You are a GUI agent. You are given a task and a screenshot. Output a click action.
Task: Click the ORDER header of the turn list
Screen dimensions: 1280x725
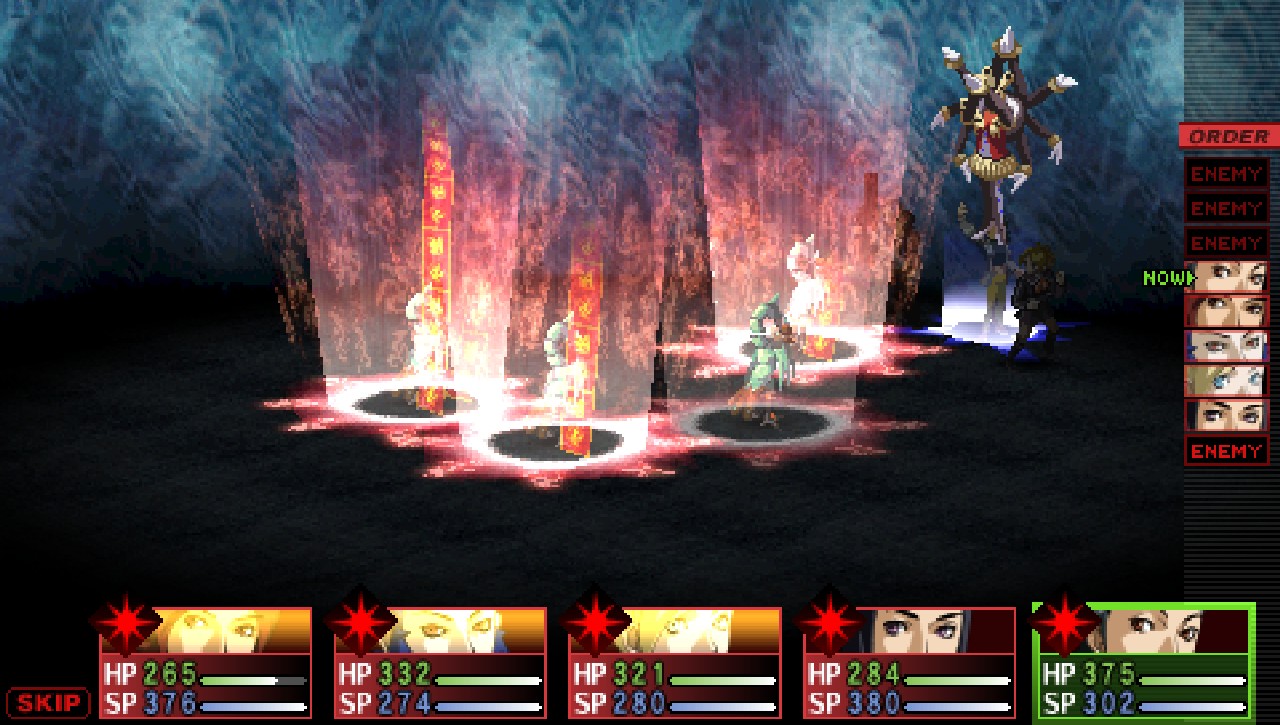1228,136
